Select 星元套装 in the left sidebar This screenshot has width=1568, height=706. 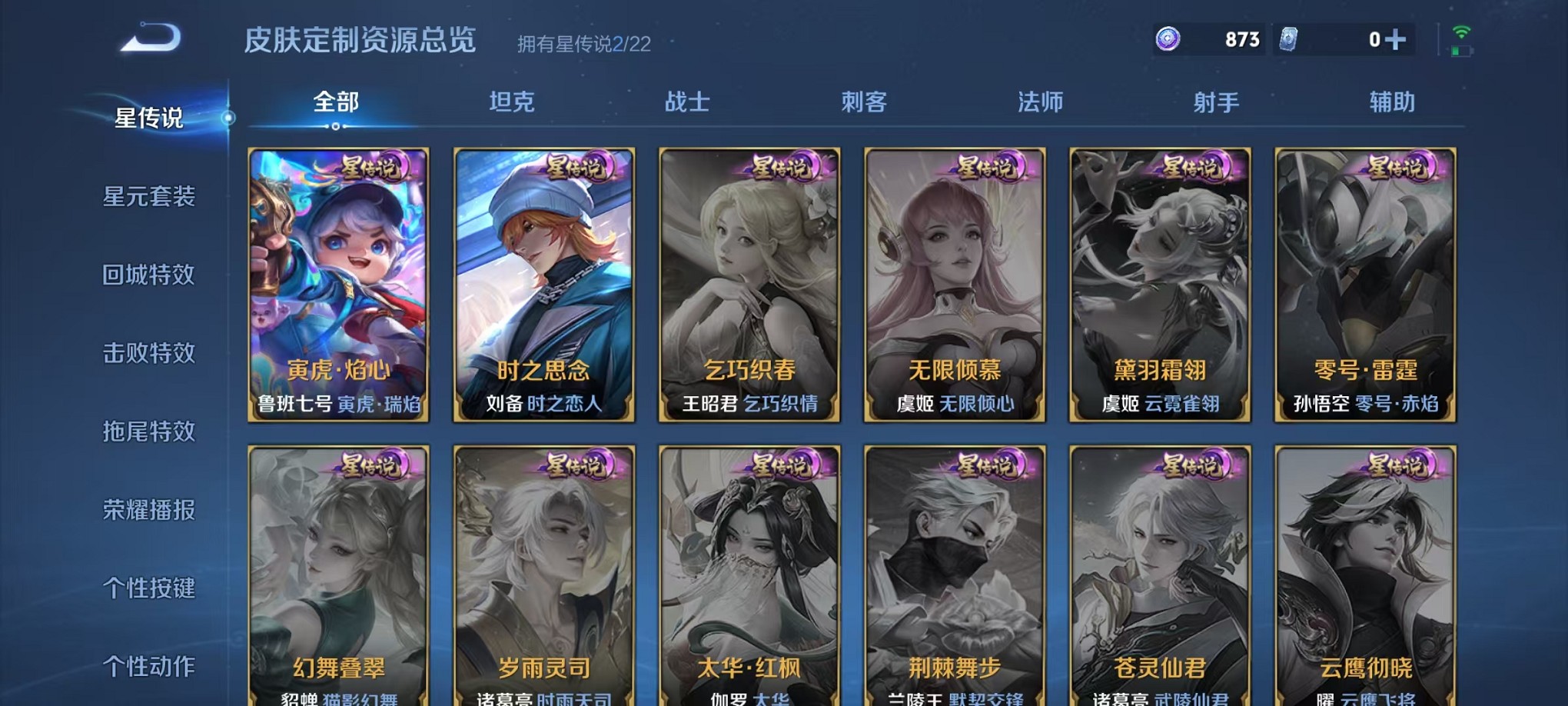[x=151, y=198]
